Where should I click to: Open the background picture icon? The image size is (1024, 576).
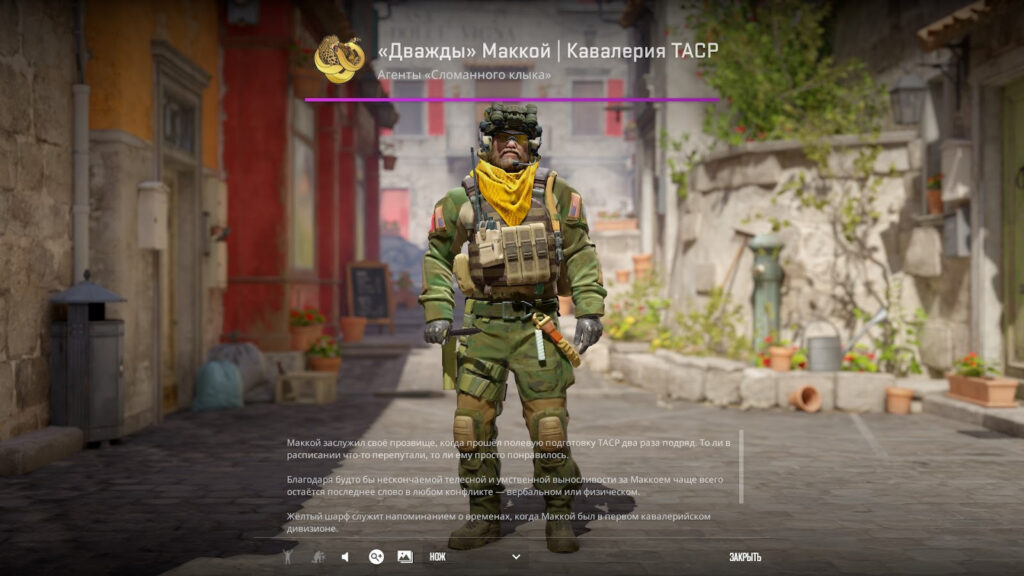click(405, 557)
